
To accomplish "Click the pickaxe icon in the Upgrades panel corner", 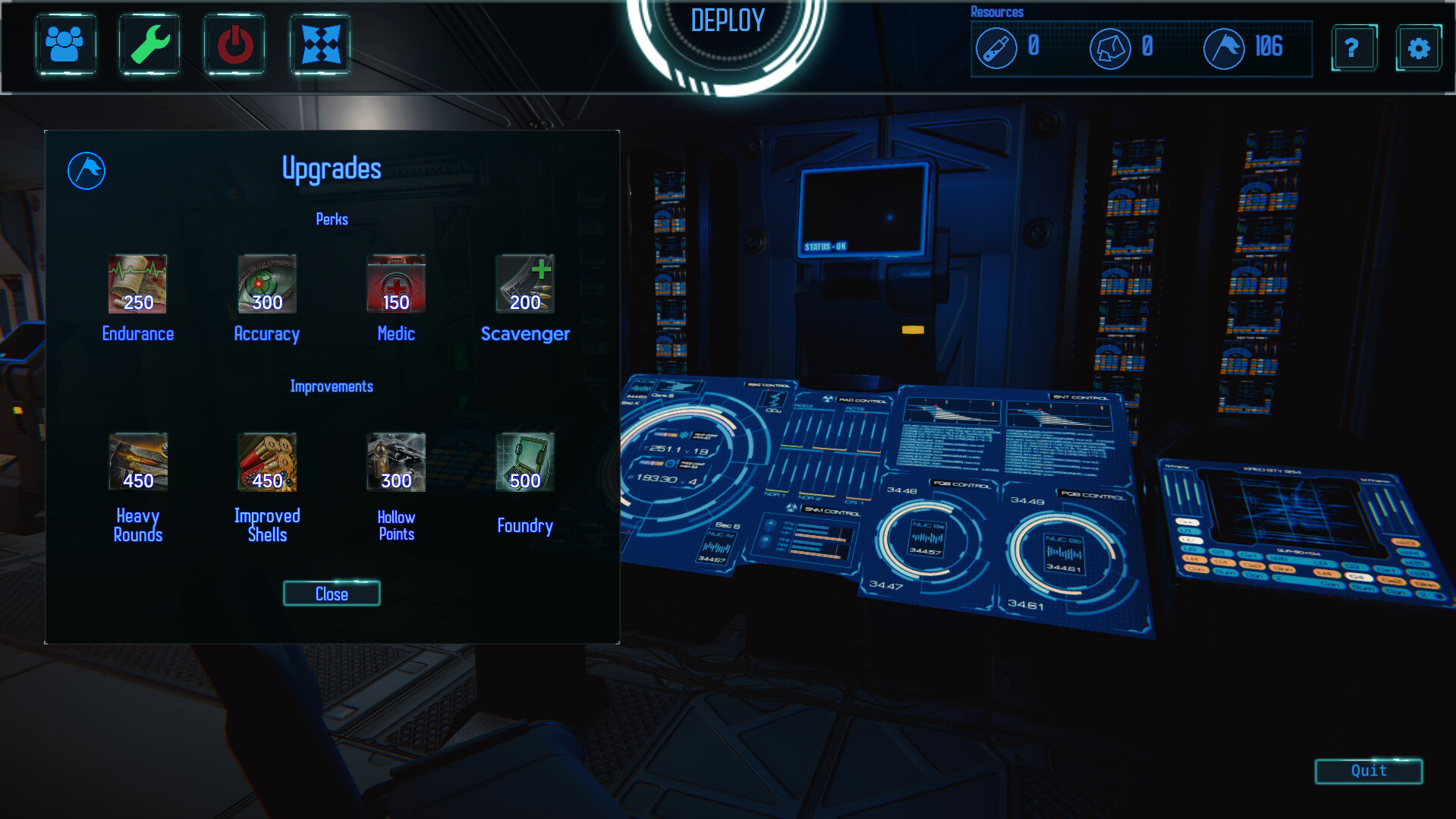I will pos(86,170).
